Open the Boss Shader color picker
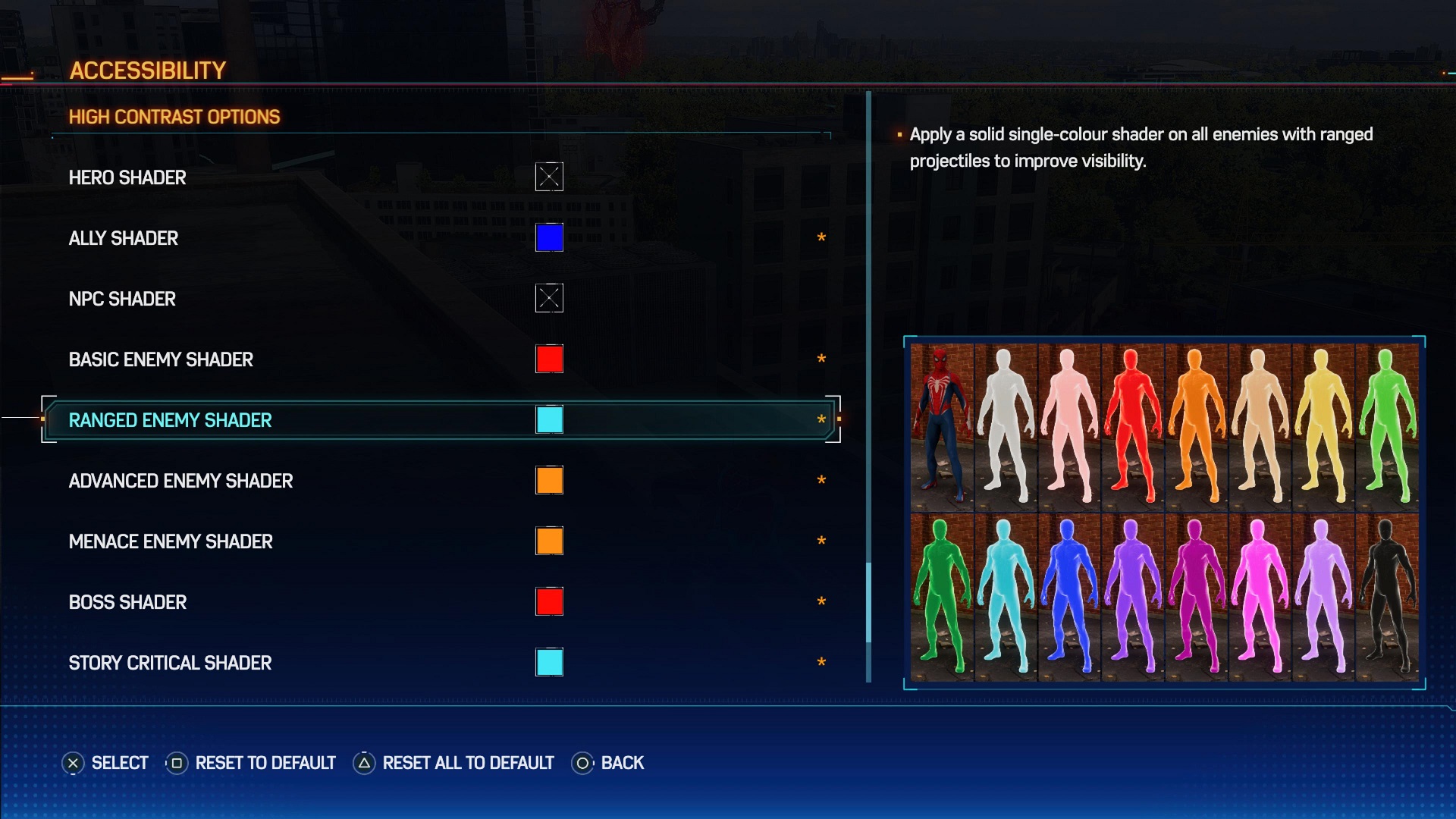This screenshot has width=1456, height=819. click(x=550, y=601)
